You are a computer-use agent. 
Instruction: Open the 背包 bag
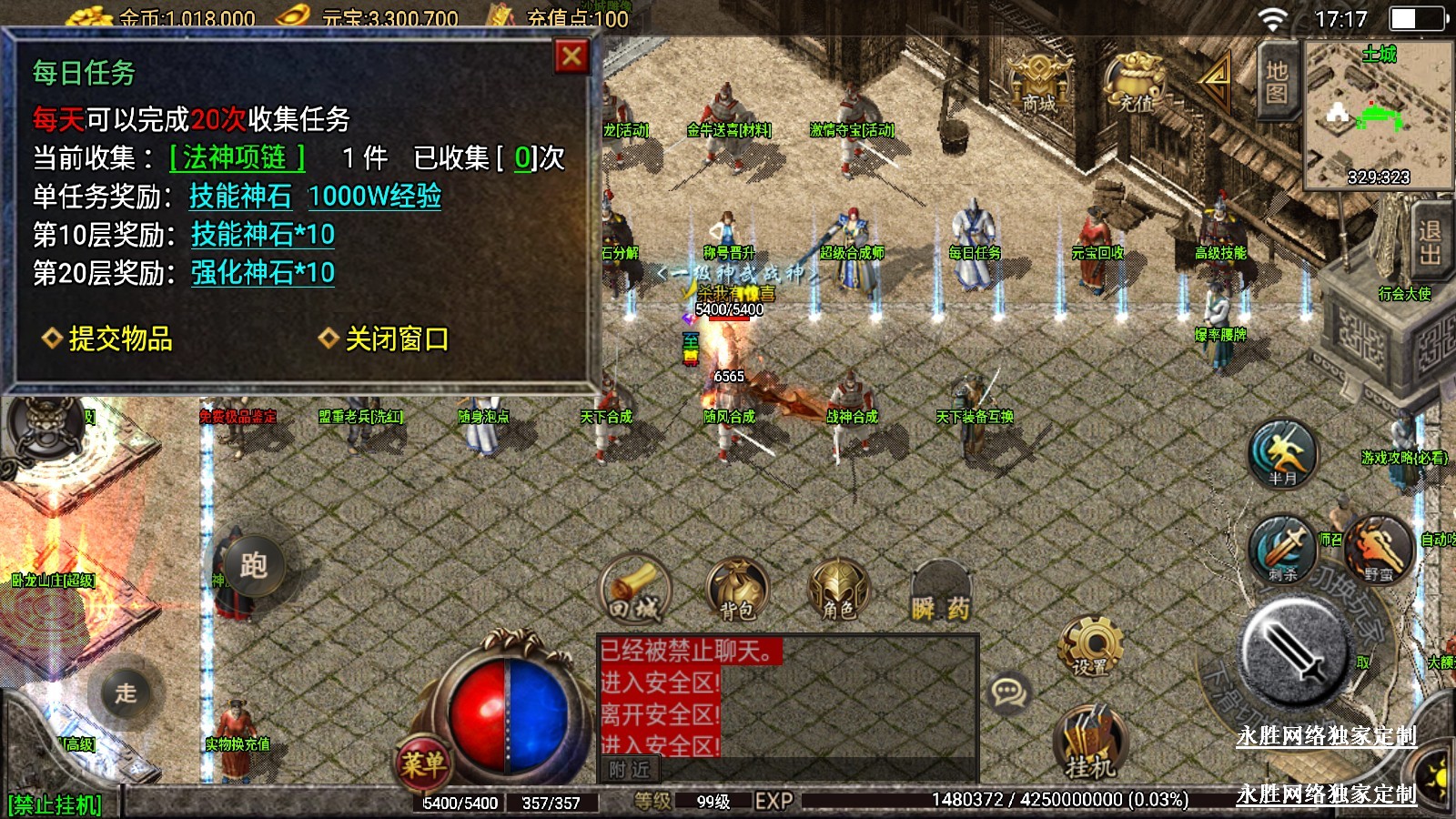[x=737, y=591]
